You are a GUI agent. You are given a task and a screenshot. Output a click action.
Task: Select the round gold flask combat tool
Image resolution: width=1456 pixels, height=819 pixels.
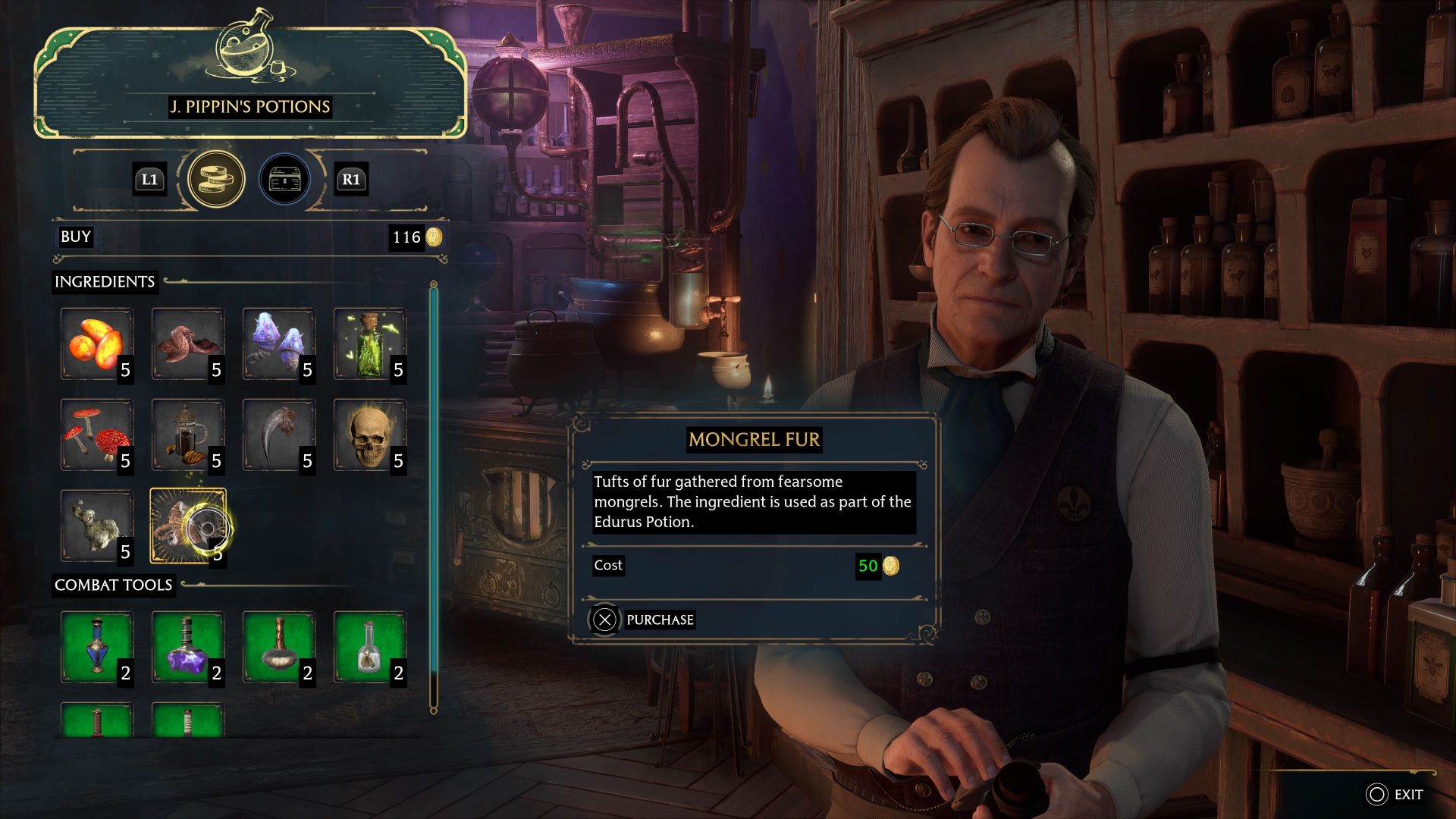[x=278, y=646]
